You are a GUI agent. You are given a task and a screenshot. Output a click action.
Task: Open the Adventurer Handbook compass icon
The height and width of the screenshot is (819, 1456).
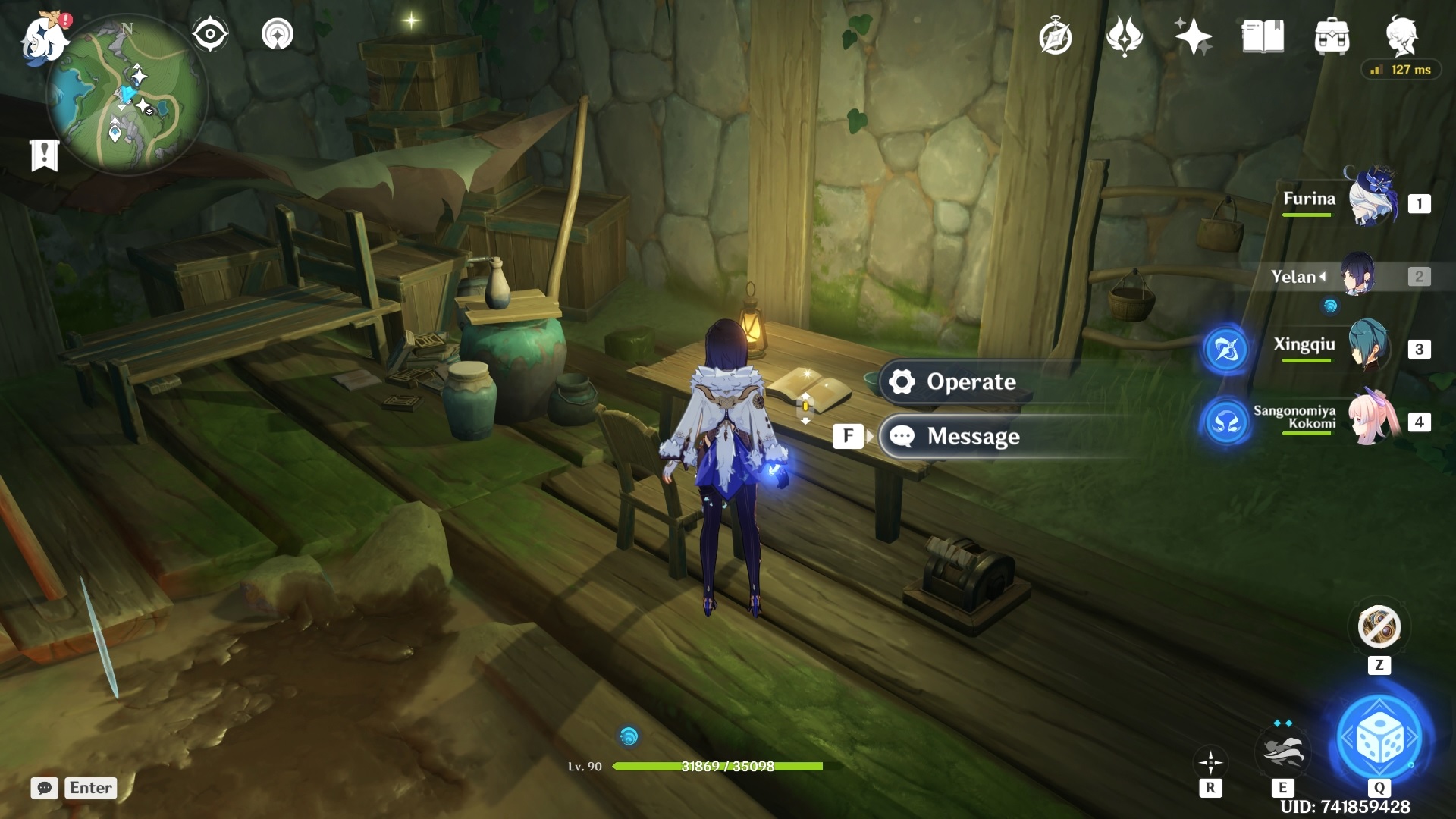[x=1057, y=37]
